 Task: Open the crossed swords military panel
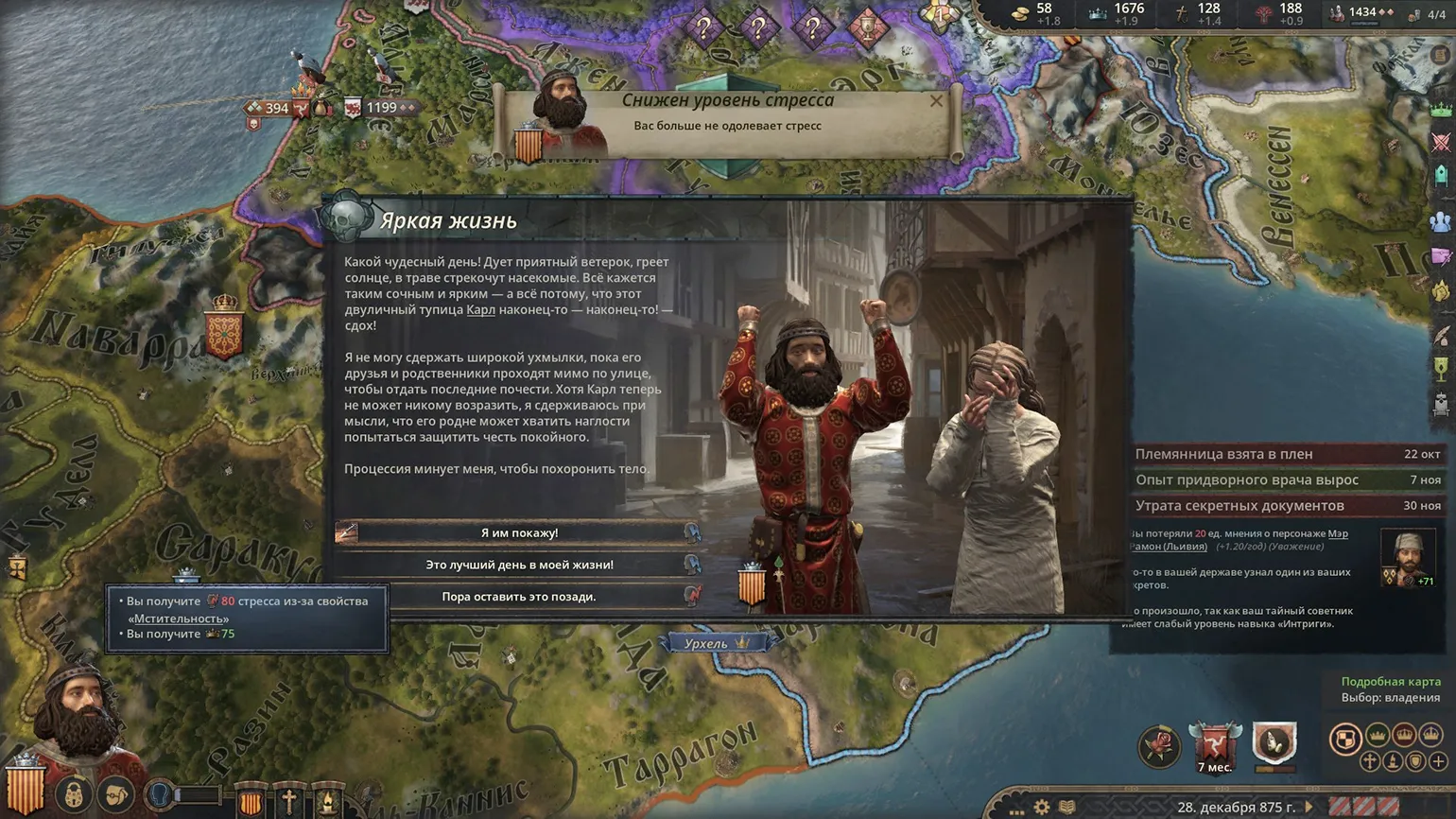coord(1441,142)
